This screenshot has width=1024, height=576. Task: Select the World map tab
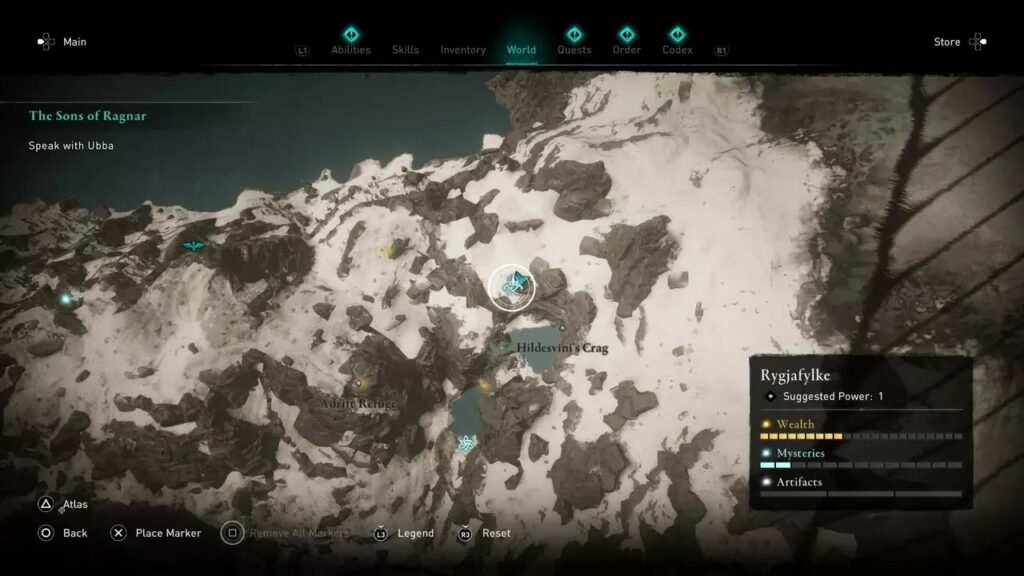(521, 50)
